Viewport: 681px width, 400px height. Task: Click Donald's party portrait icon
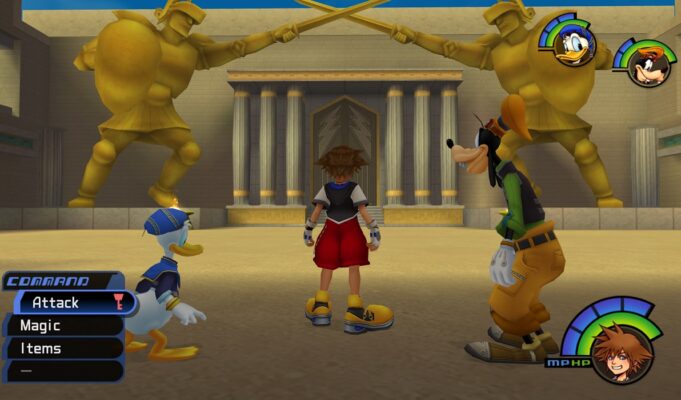point(576,43)
